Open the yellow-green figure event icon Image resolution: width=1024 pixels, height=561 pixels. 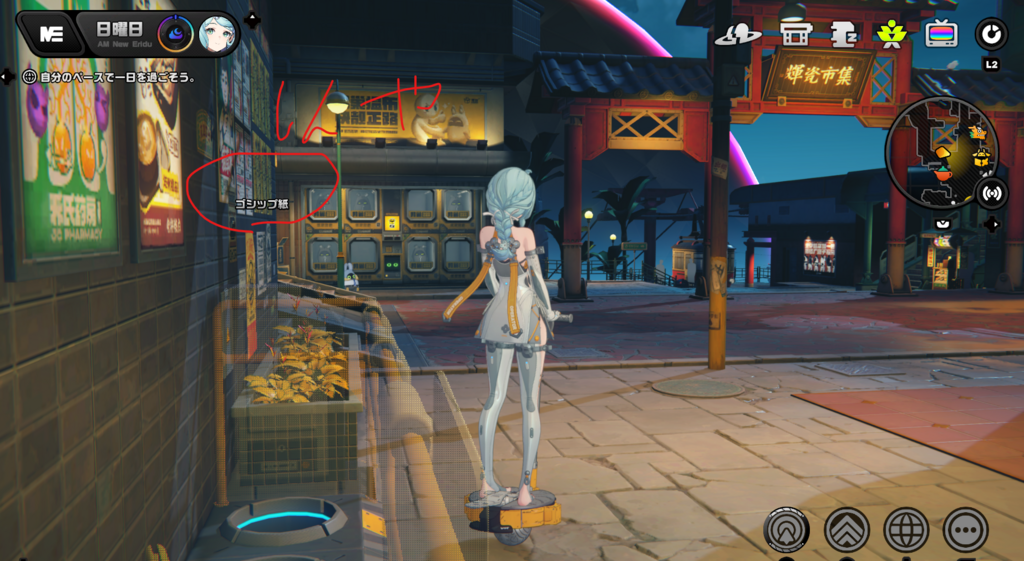pyautogui.click(x=889, y=35)
